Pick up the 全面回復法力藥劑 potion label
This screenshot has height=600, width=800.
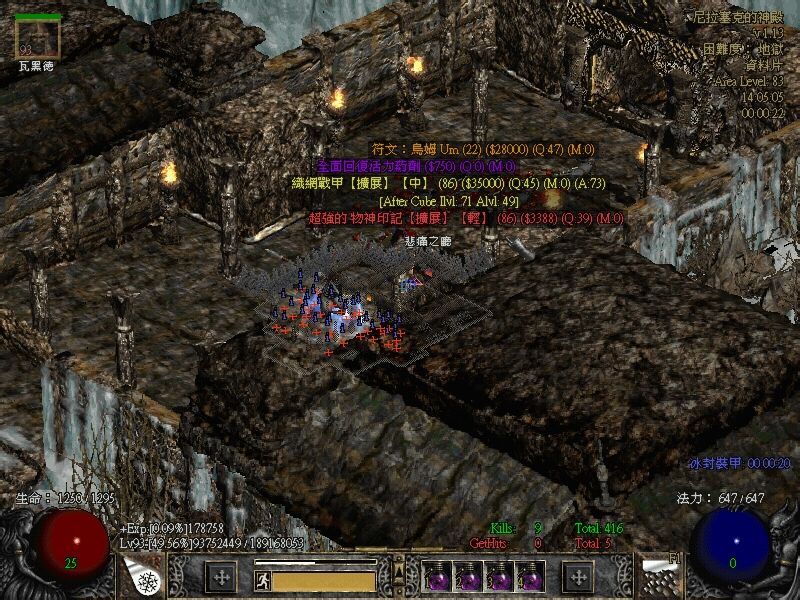(416, 166)
